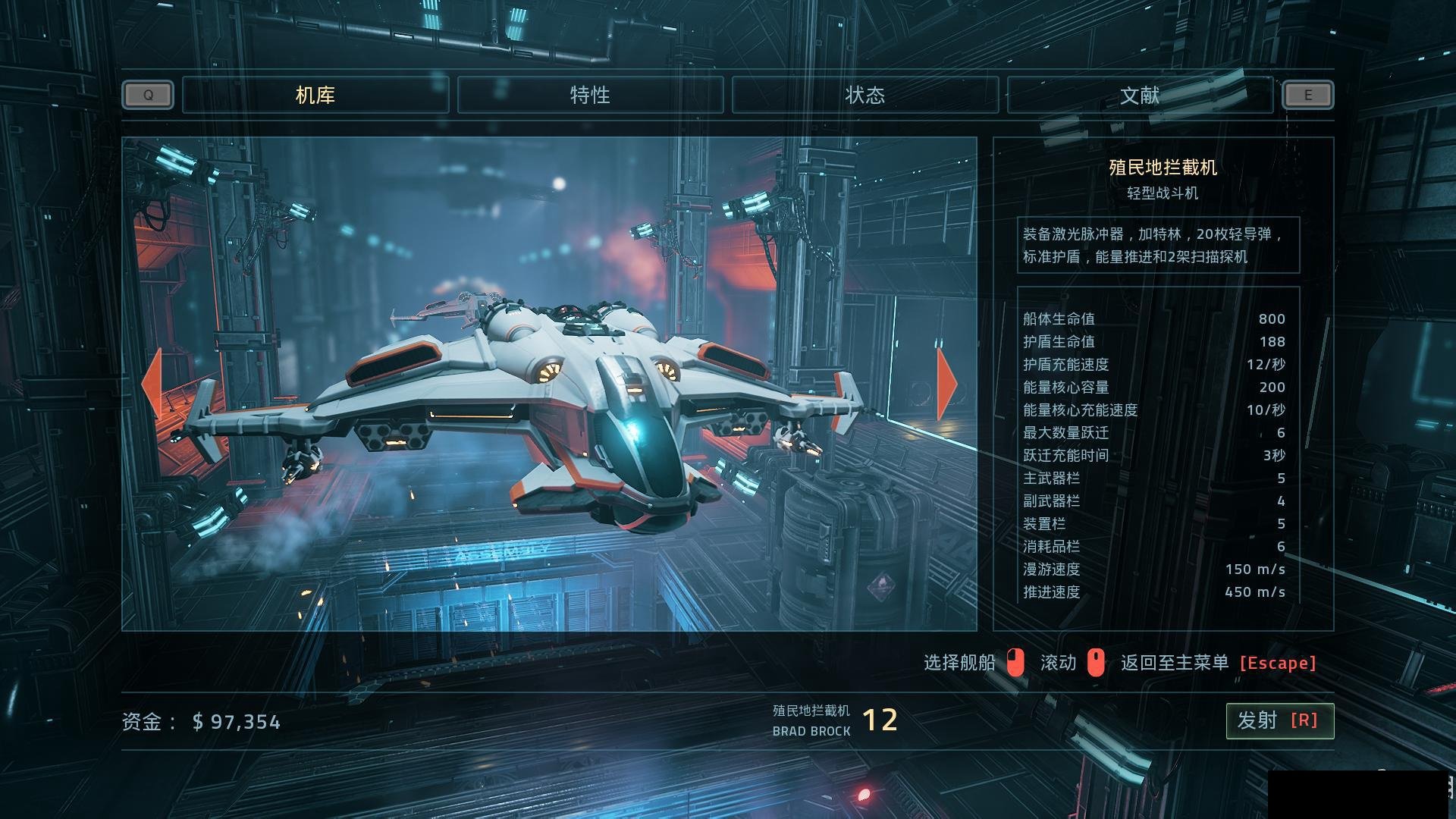Switch to the 机库 hangar tab

point(315,96)
